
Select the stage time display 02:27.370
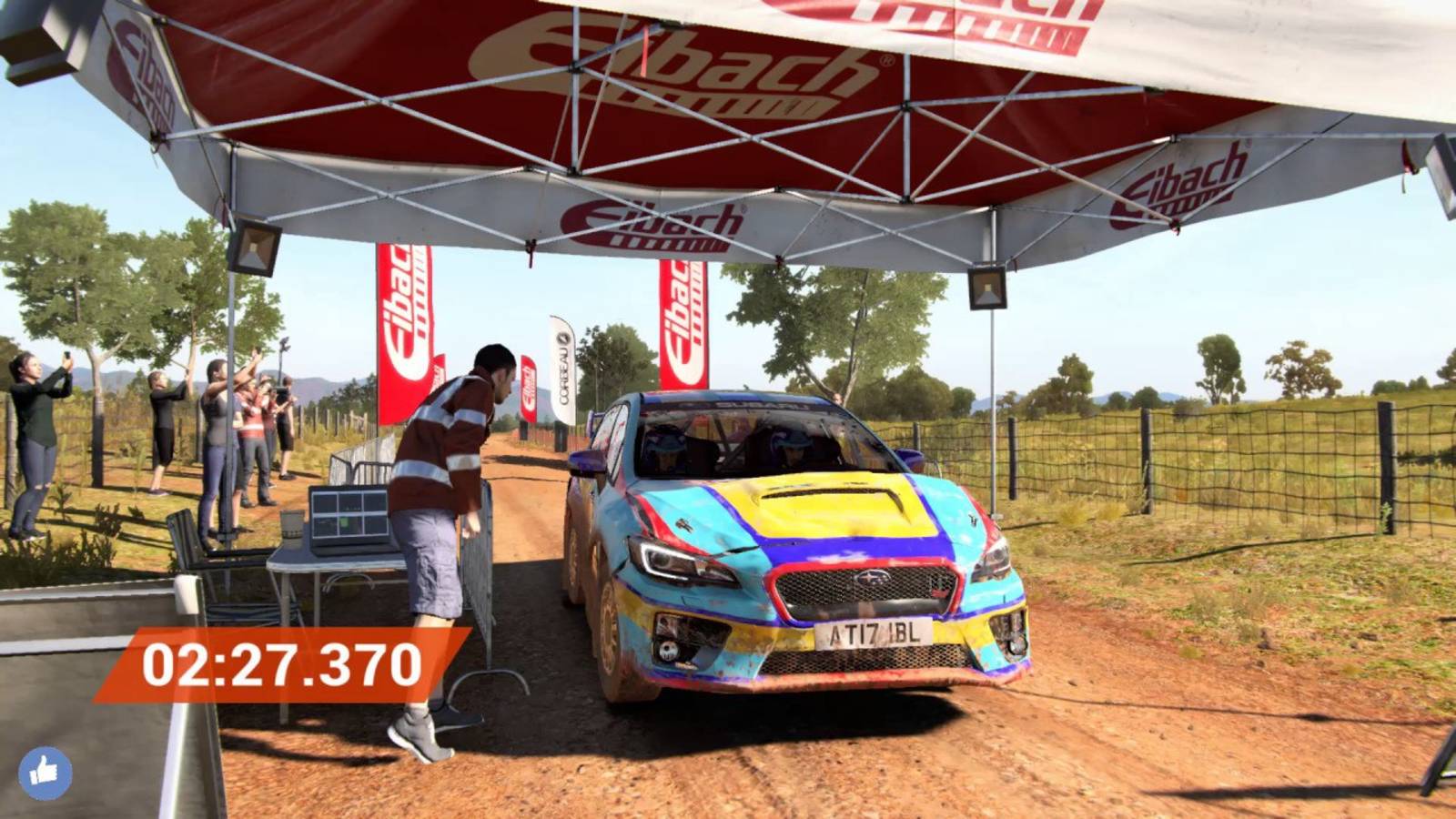click(282, 663)
